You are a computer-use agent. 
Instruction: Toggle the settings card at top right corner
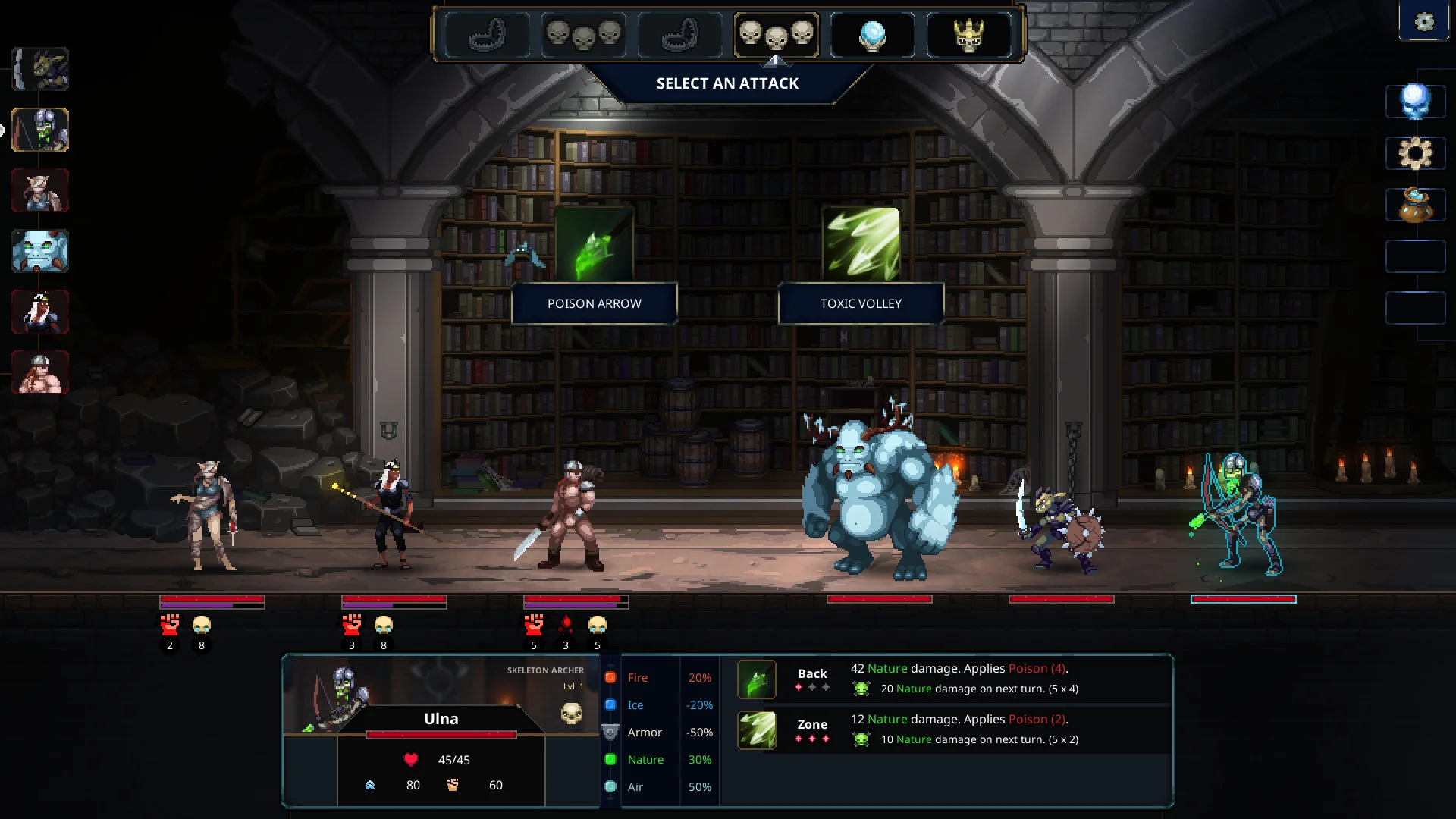pyautogui.click(x=1423, y=20)
